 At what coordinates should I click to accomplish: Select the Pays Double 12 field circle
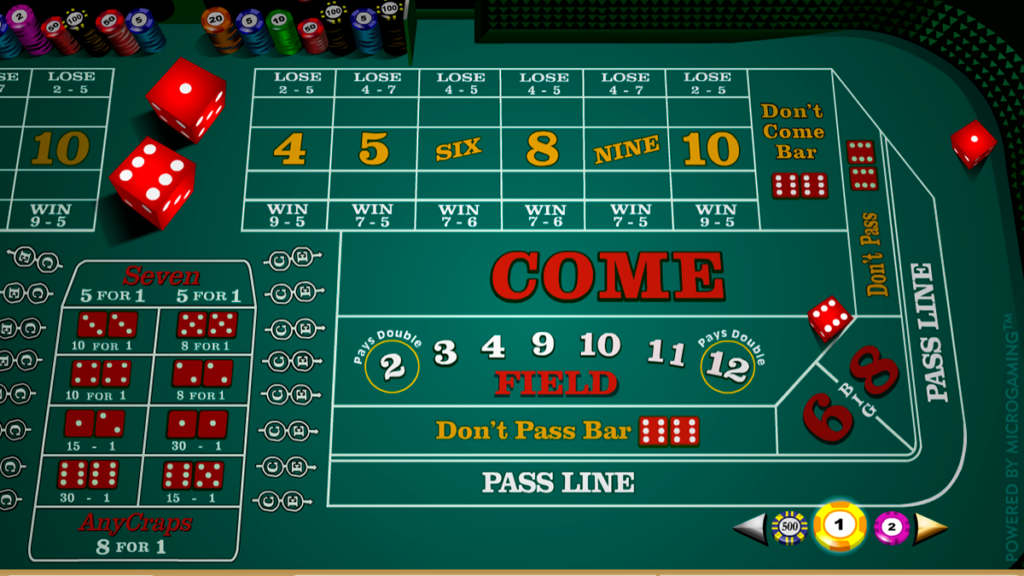pos(727,366)
